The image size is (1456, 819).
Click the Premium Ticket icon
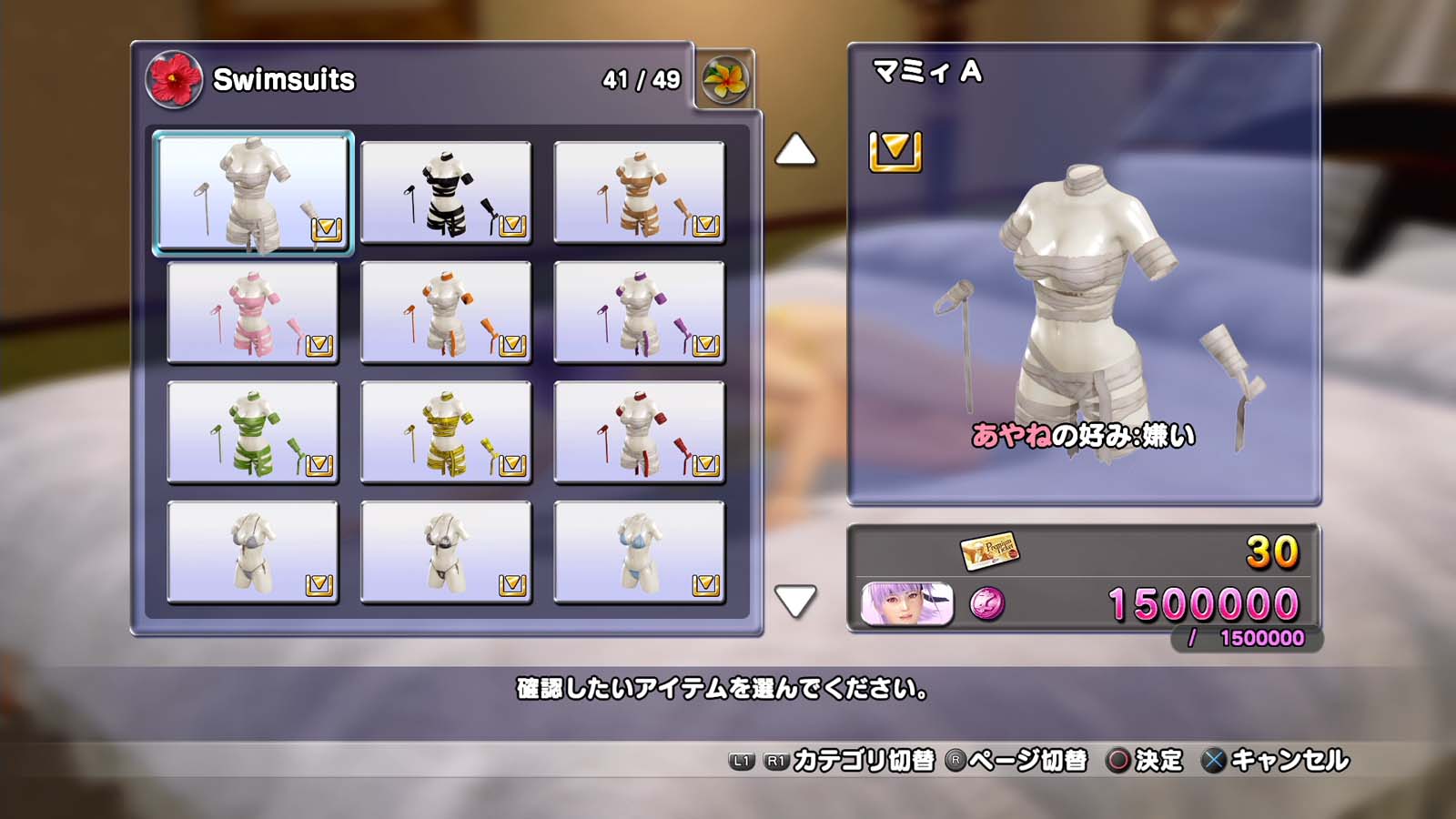click(989, 551)
